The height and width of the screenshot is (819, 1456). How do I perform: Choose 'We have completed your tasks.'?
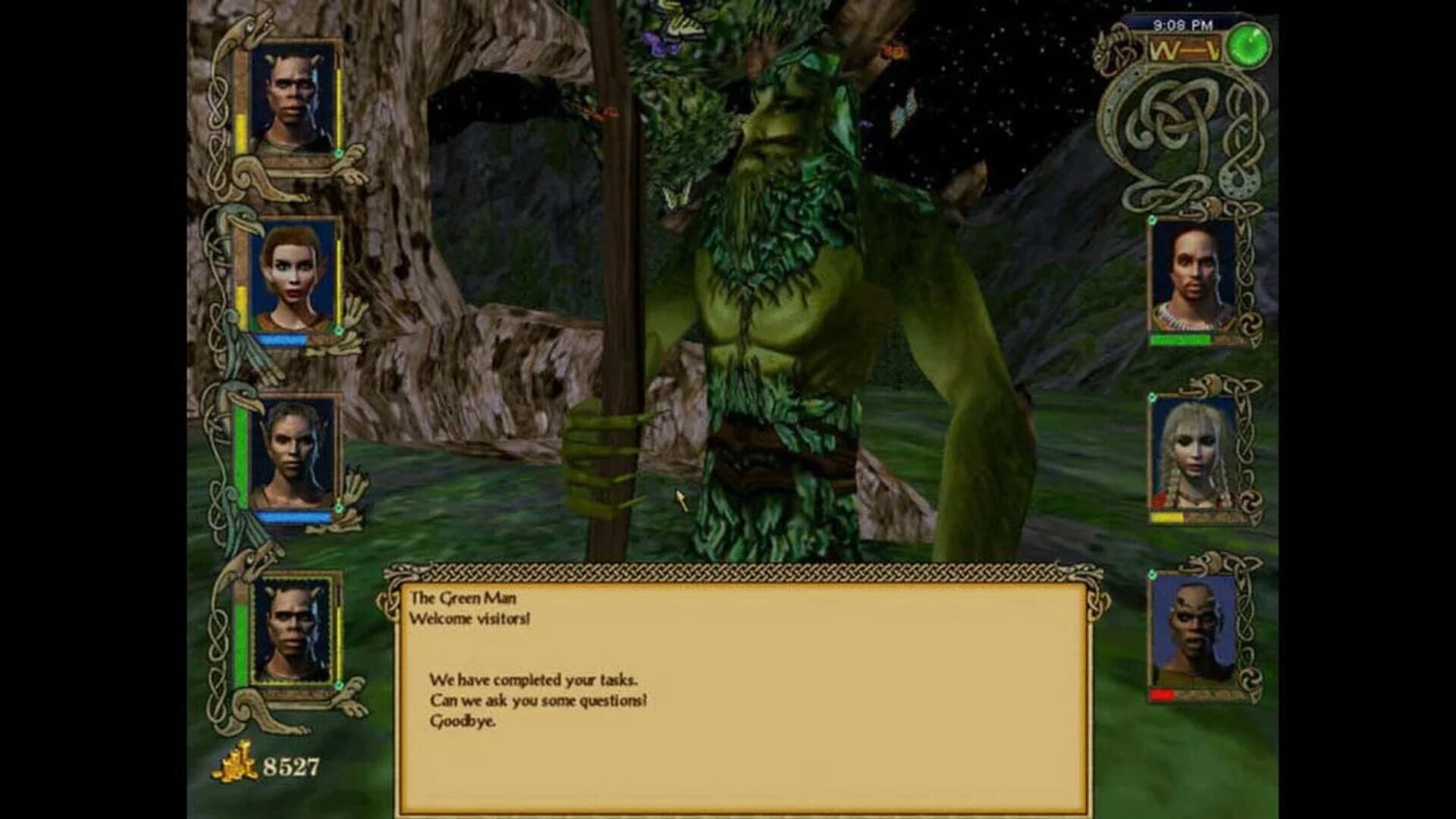pyautogui.click(x=535, y=680)
